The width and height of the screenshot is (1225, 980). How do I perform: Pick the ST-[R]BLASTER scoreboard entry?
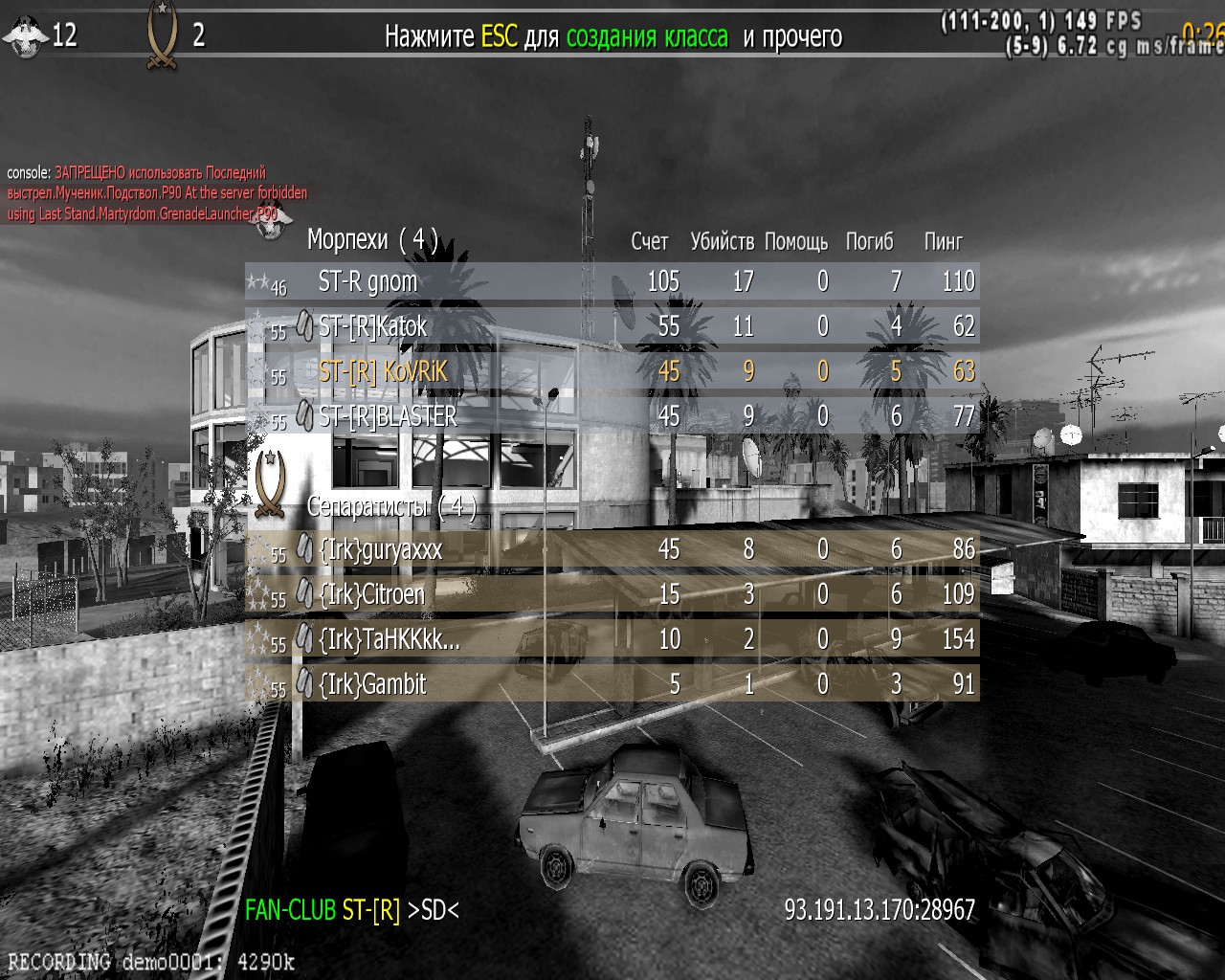(612, 416)
